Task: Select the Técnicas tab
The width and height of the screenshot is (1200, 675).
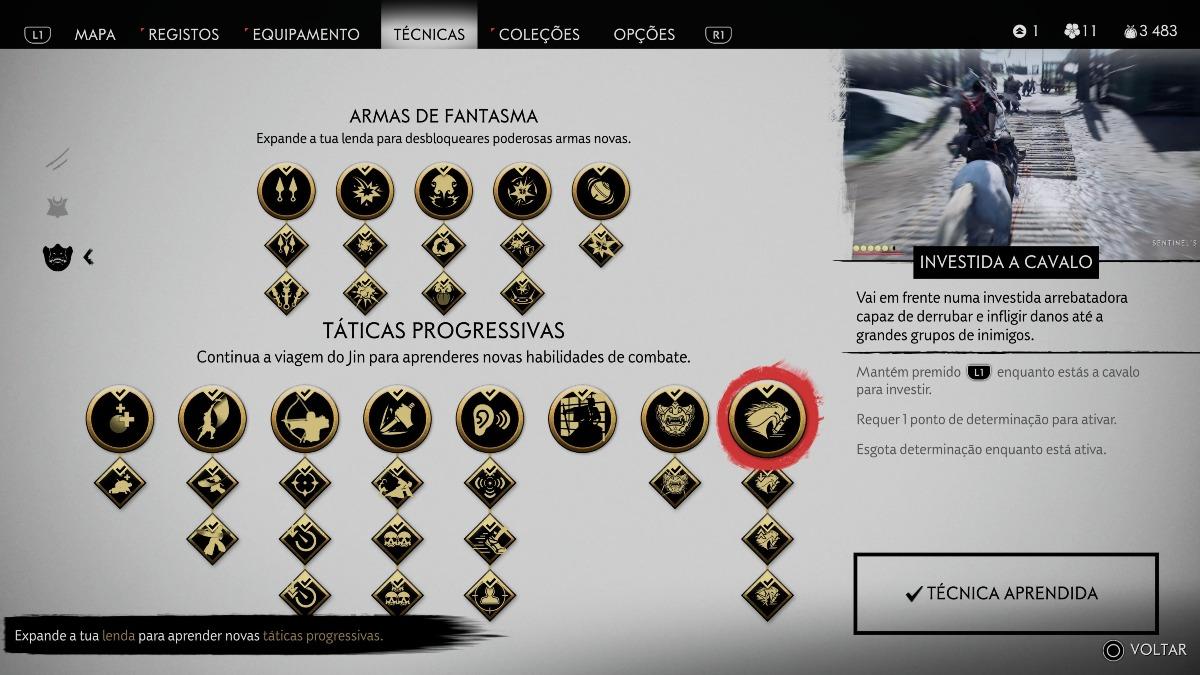Action: 429,34
